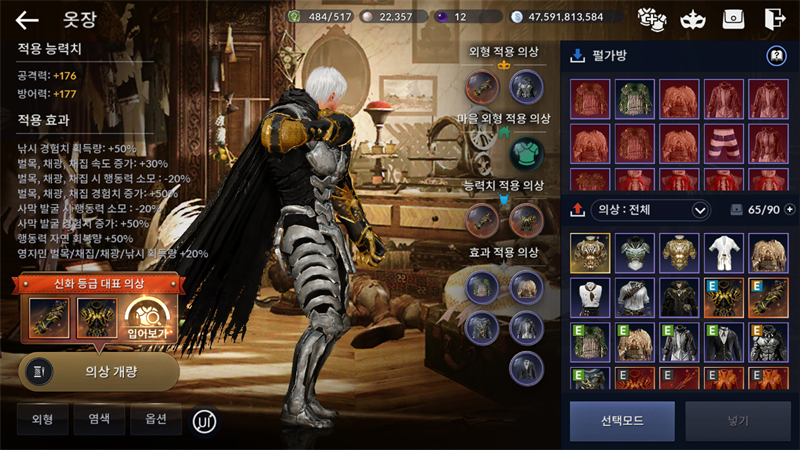
Task: Activate 선택모드 selection mode
Action: [622, 421]
